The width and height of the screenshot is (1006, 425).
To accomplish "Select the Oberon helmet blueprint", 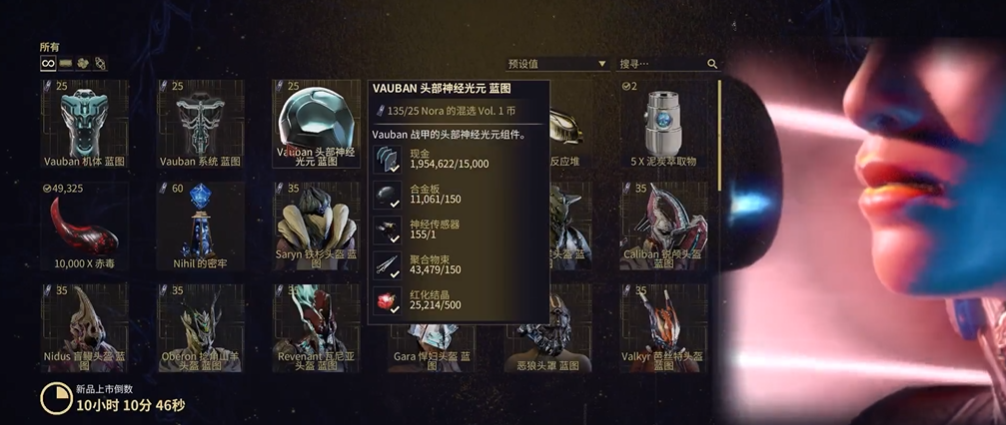I will (199, 326).
